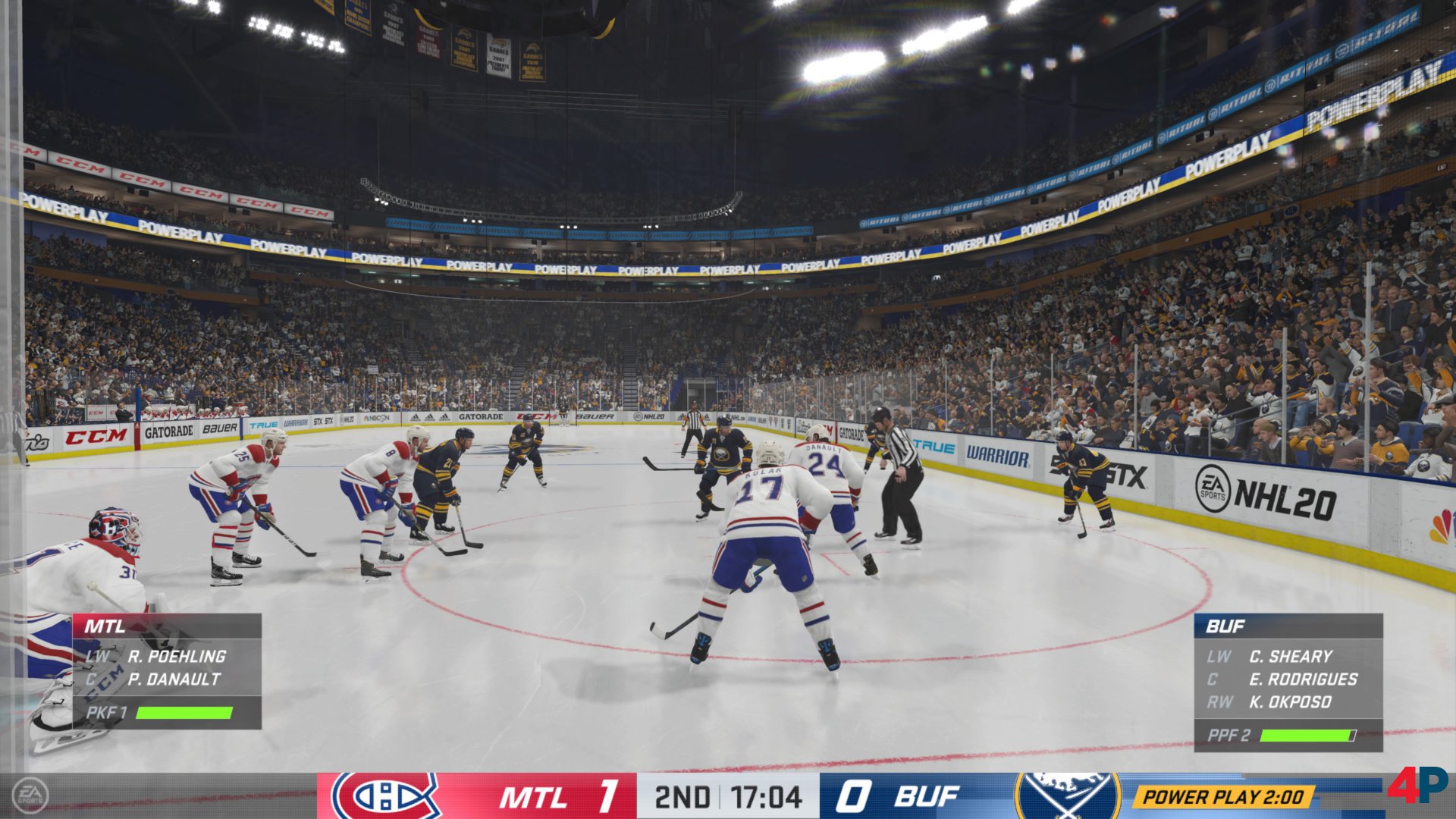Pick E. Rodrigues from the BUF line list

[x=1303, y=679]
